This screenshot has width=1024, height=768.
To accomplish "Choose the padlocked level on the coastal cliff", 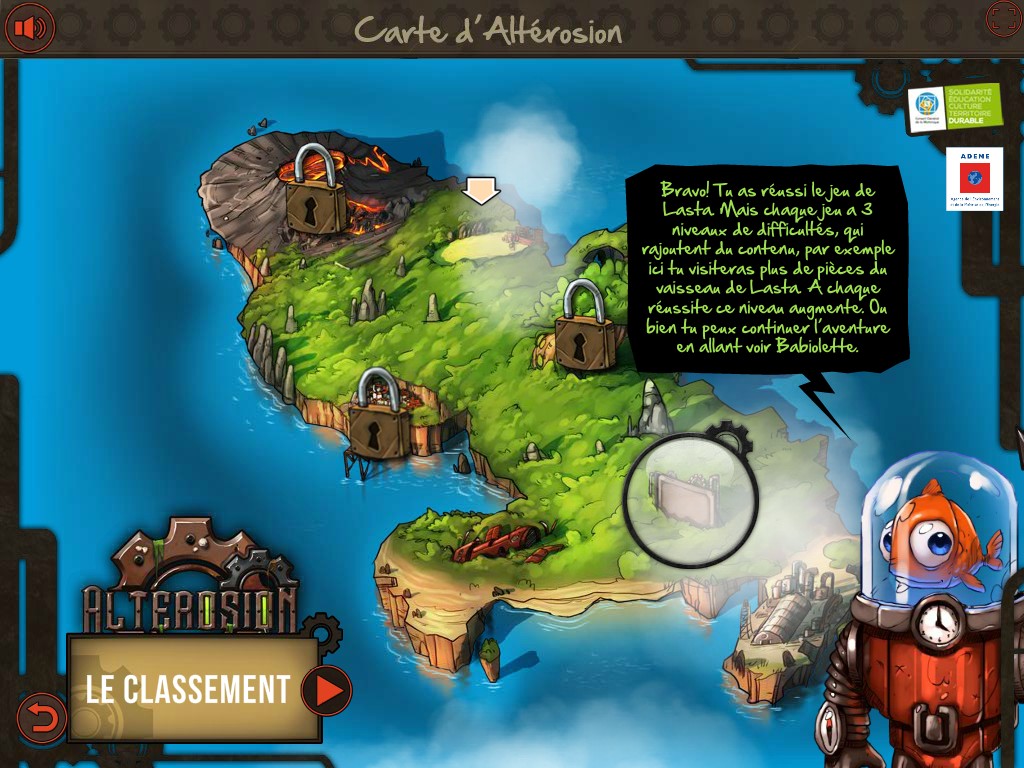I will pyautogui.click(x=379, y=416).
